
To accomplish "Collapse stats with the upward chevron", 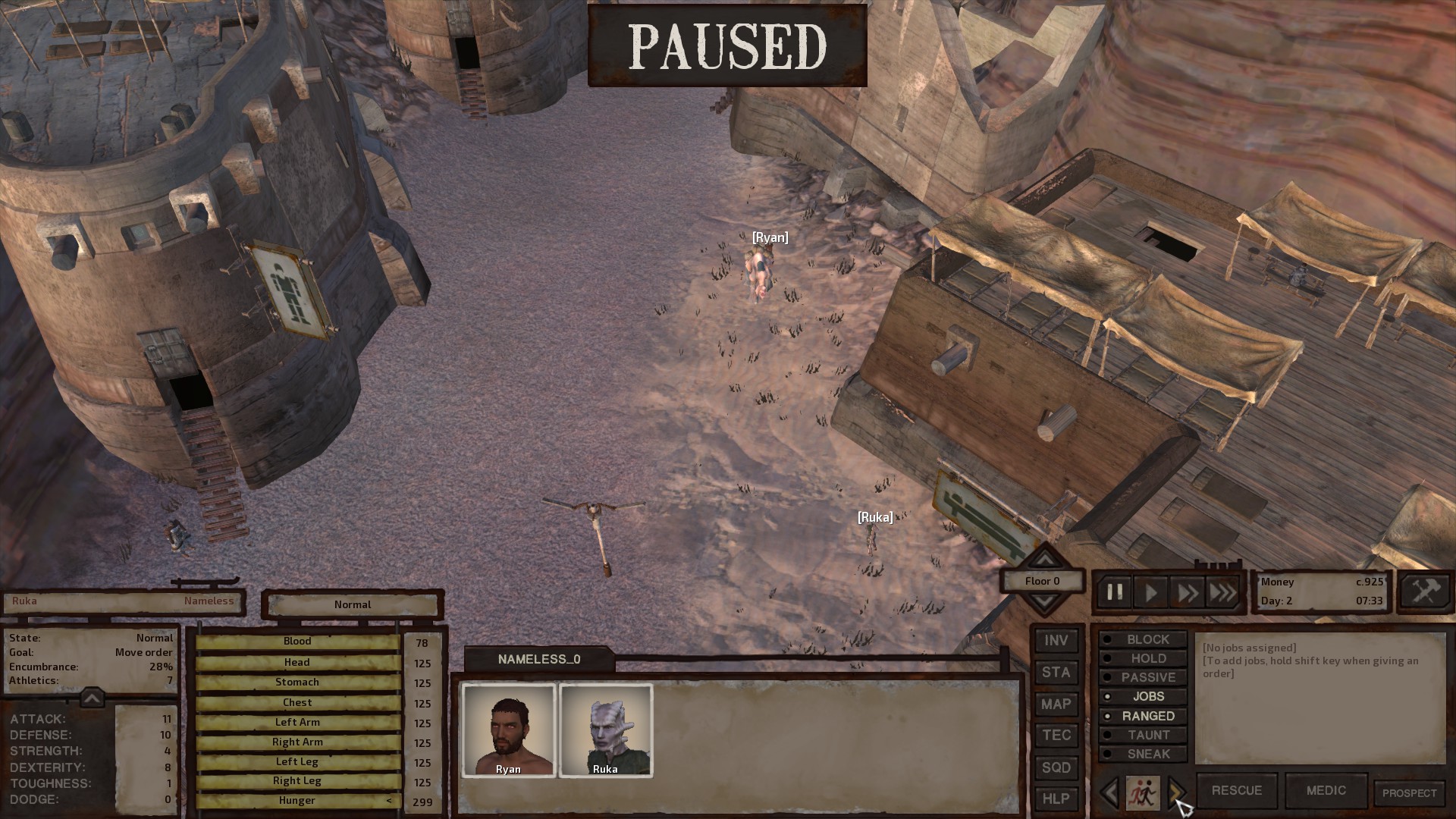I will point(91,698).
